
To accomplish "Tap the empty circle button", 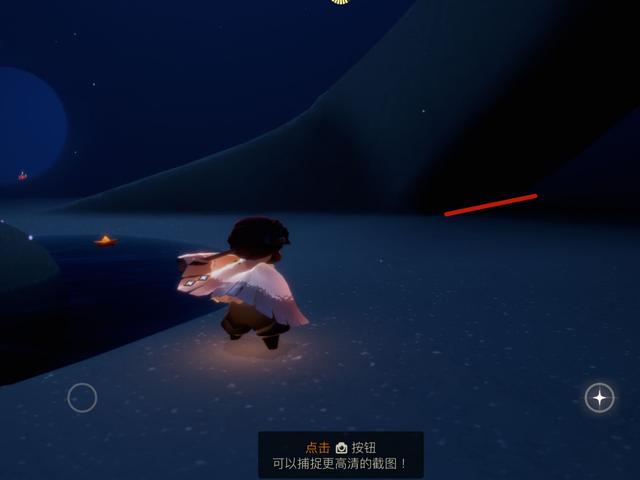I will (x=82, y=398).
